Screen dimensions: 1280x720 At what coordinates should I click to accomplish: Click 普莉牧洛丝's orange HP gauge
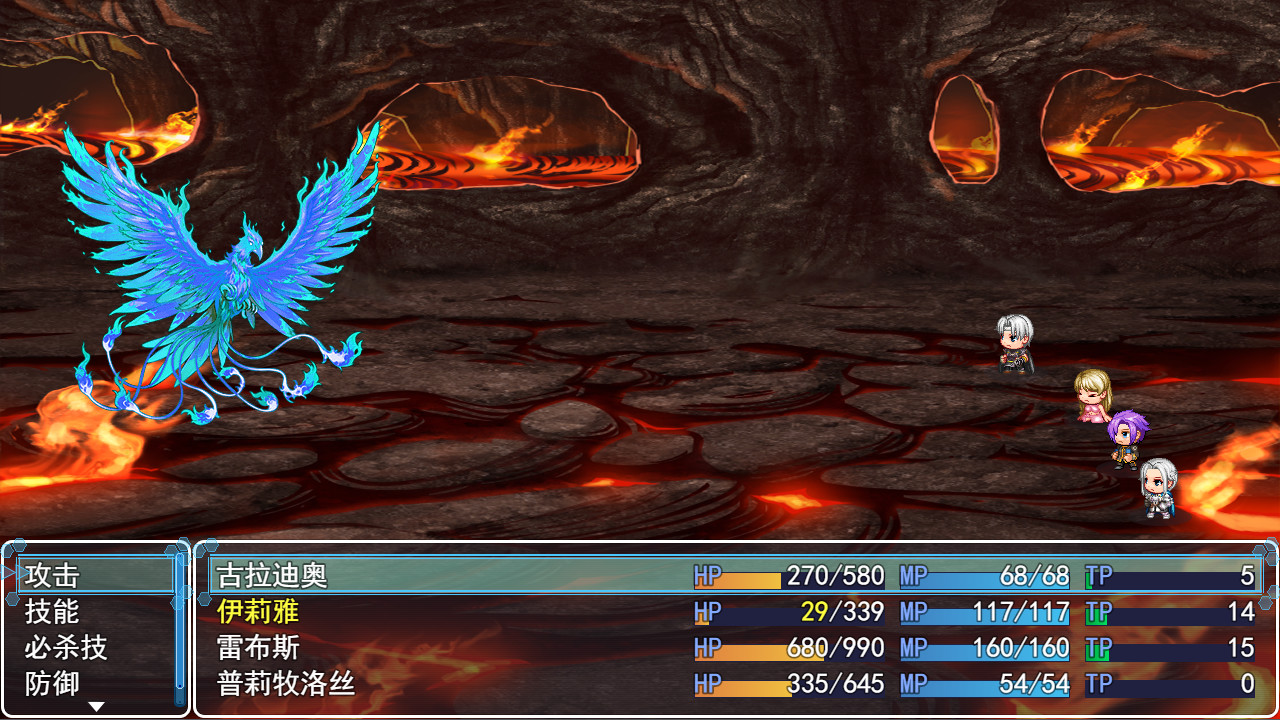pos(745,684)
